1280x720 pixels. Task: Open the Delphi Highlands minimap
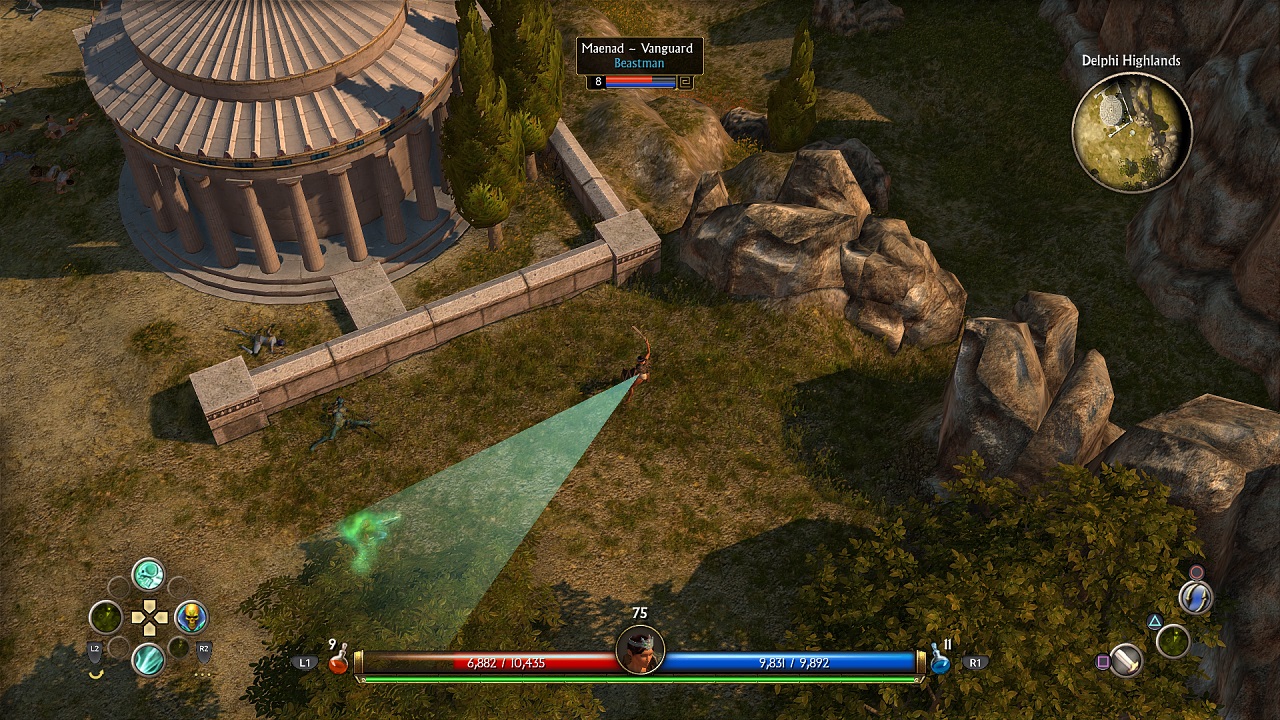click(x=1131, y=131)
